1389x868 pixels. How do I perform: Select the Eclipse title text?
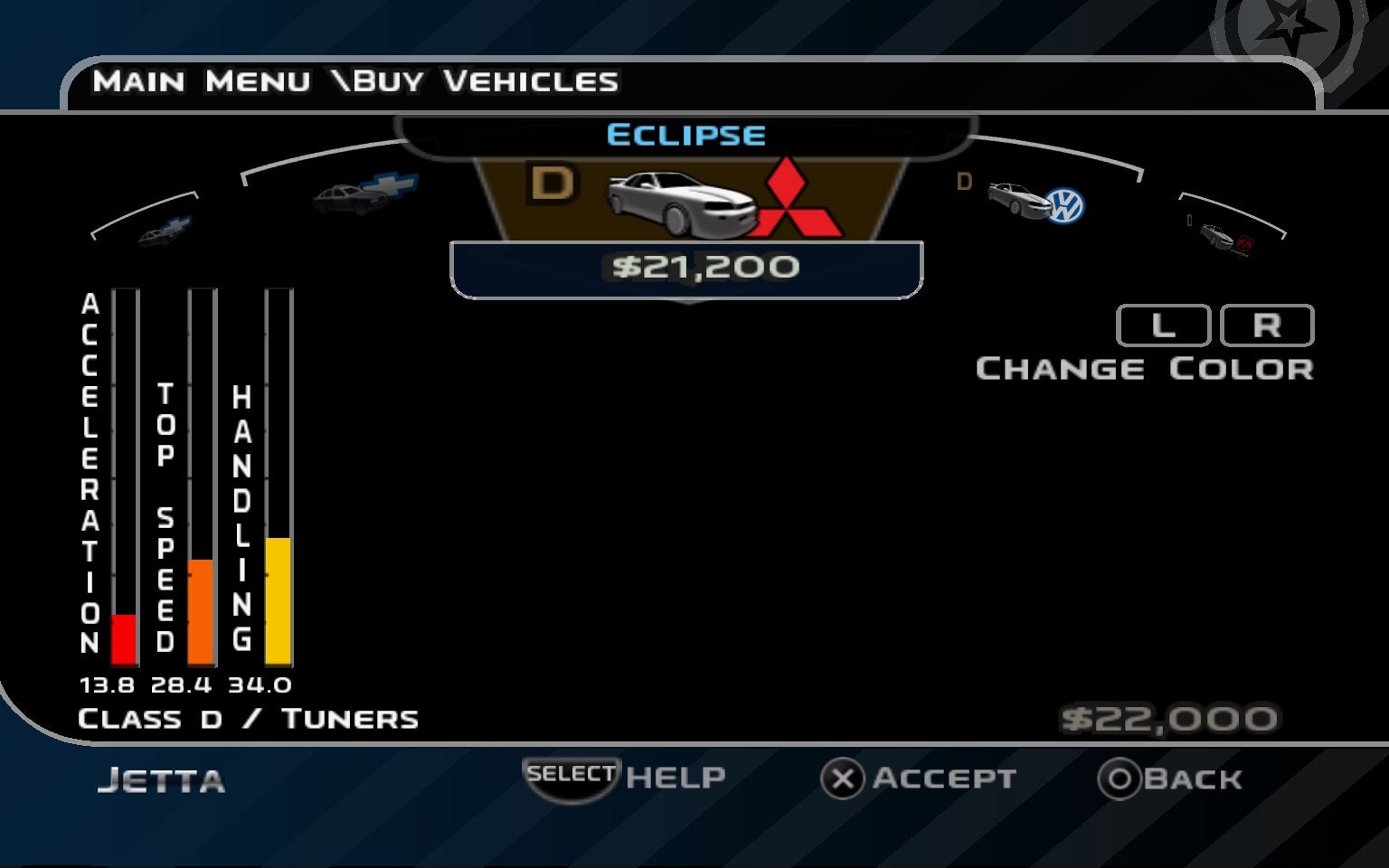tap(686, 133)
